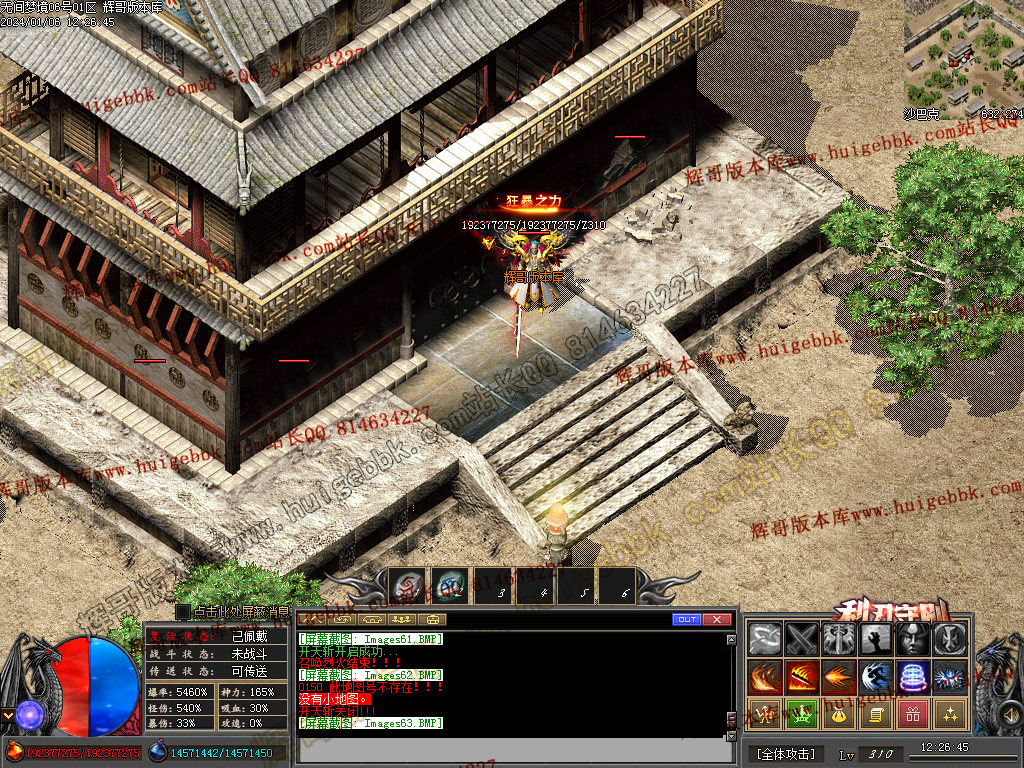Close the chat window with the red X
Viewport: 1024px width, 768px height.
(717, 620)
